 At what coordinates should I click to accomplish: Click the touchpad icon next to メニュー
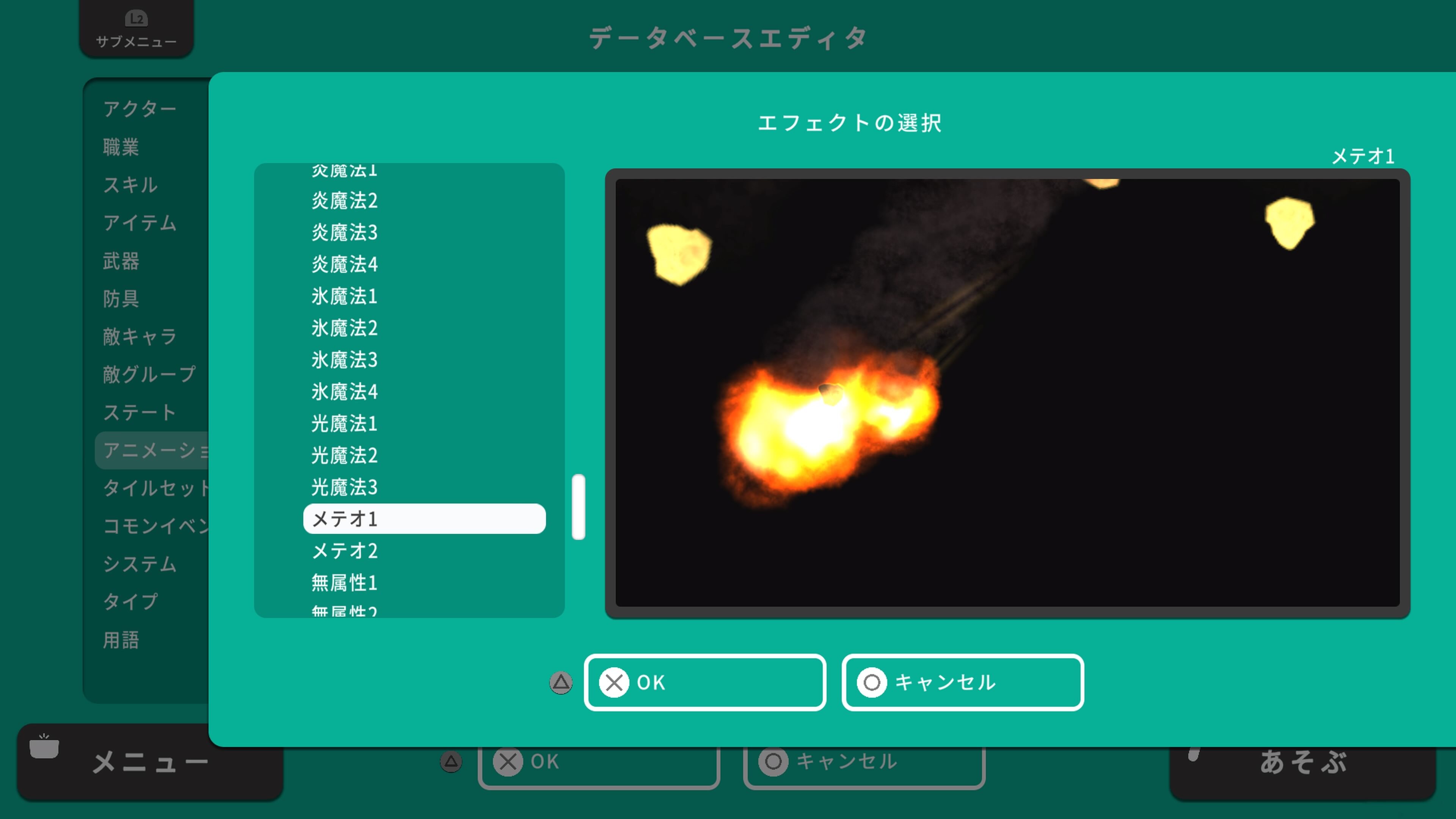tap(45, 746)
